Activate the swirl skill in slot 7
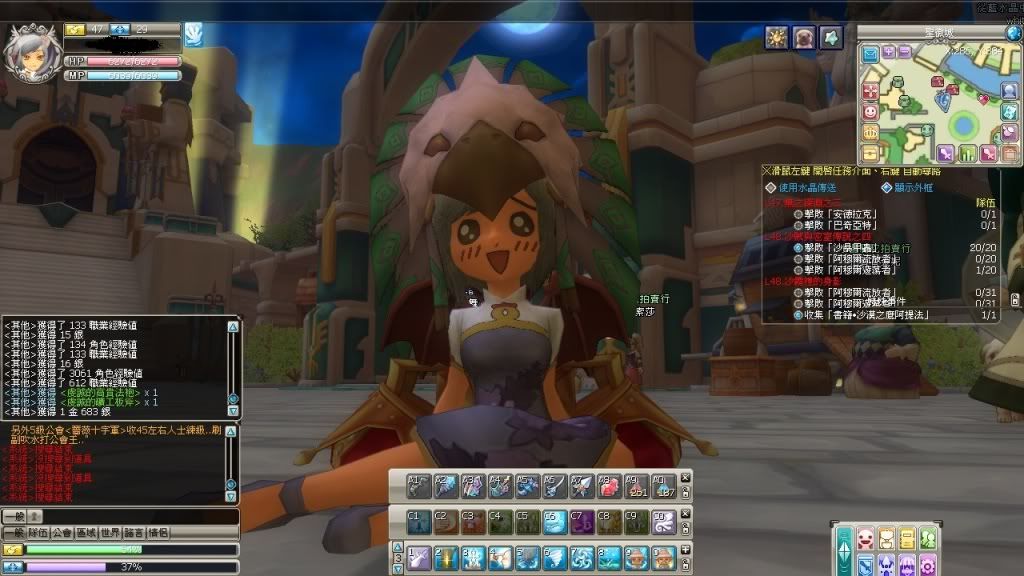This screenshot has width=1024, height=576. 581,558
